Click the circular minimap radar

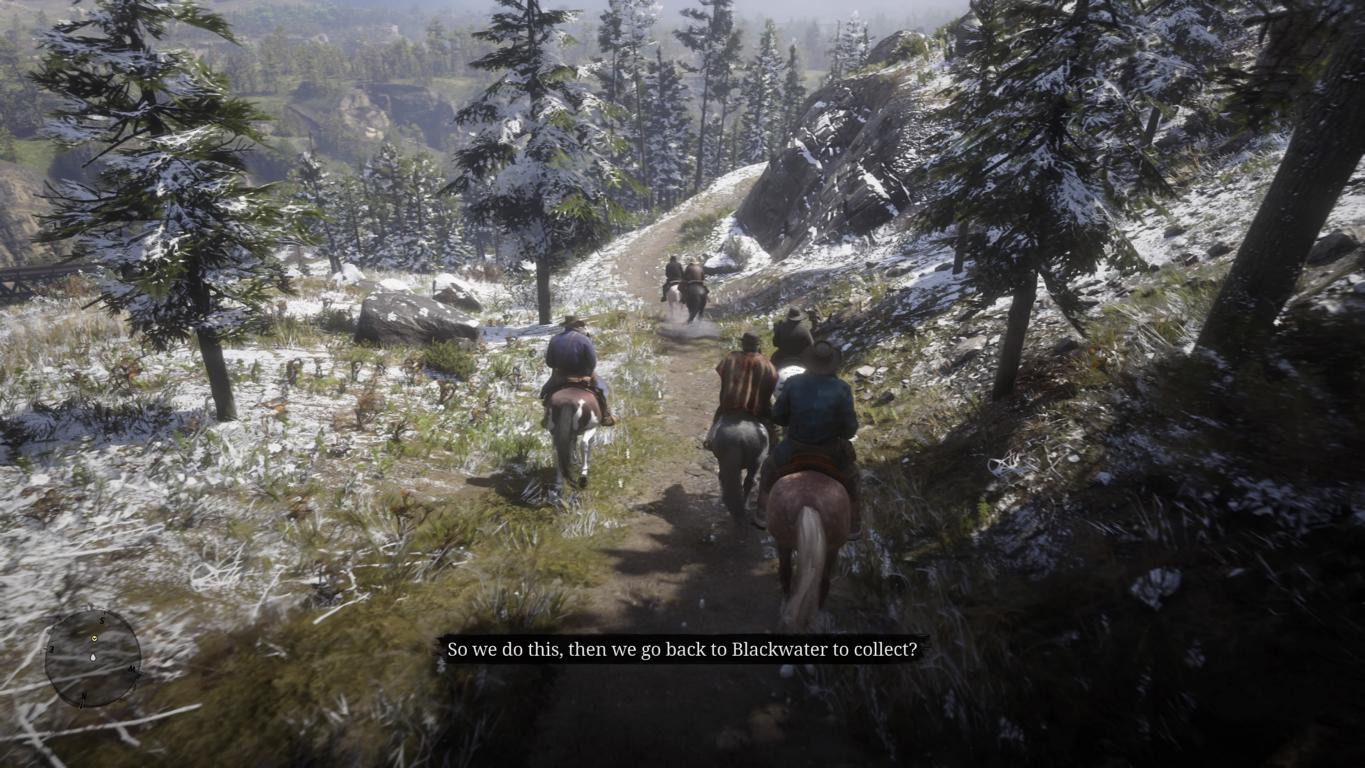click(x=93, y=658)
